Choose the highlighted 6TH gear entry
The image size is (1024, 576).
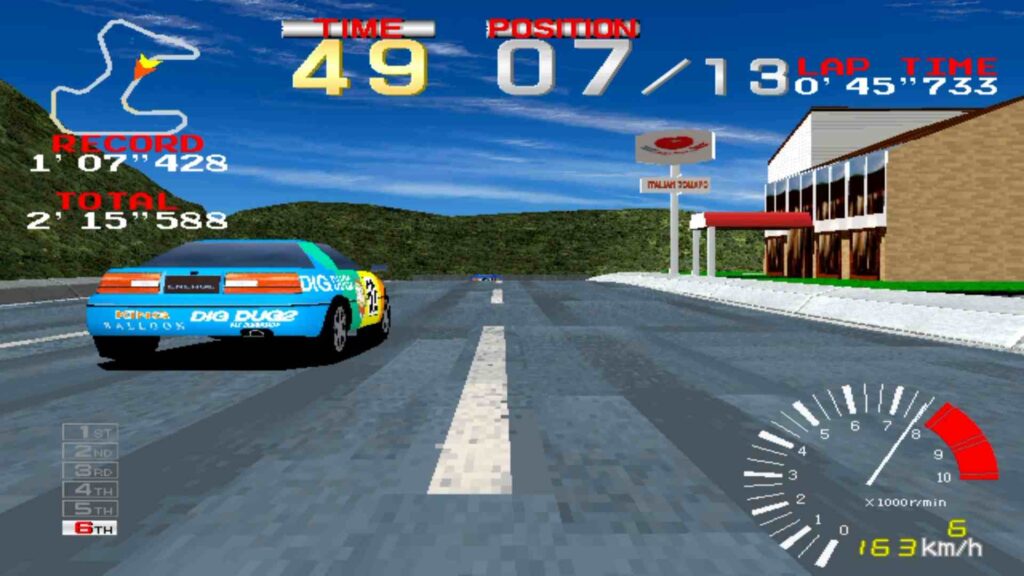[90, 527]
